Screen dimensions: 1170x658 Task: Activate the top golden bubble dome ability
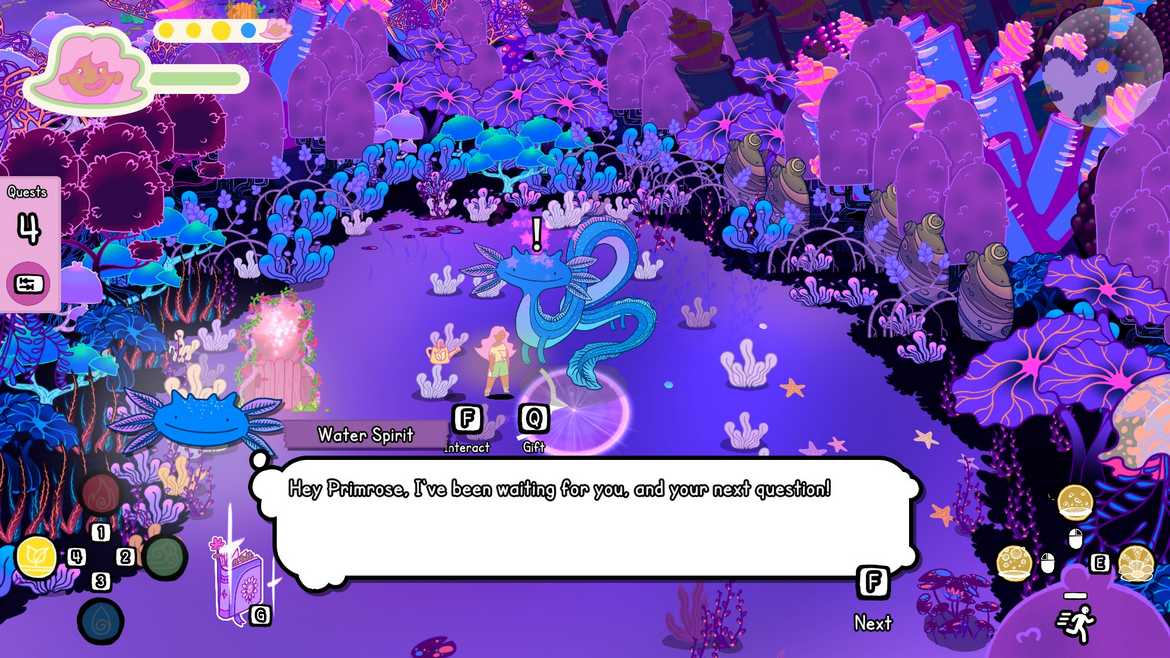coord(1075,500)
